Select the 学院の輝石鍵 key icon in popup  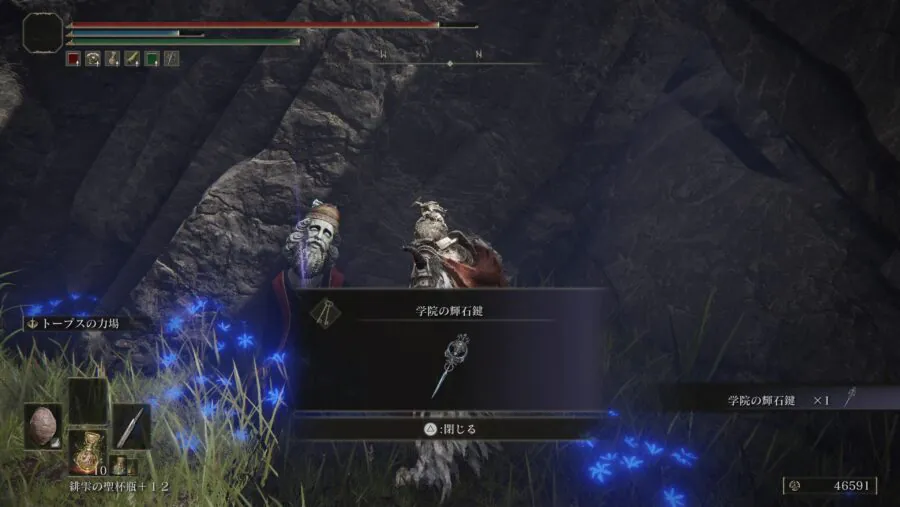(x=450, y=365)
